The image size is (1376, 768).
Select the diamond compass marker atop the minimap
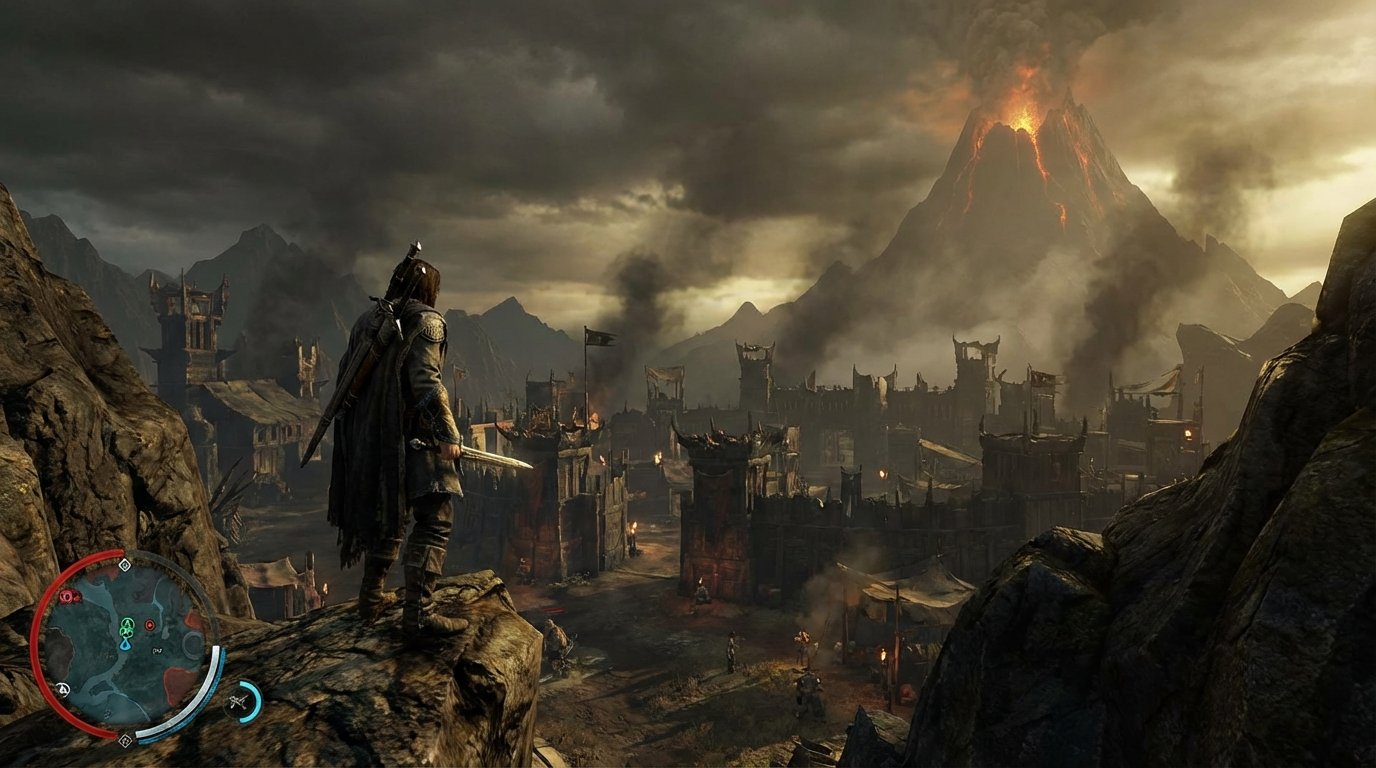126,564
